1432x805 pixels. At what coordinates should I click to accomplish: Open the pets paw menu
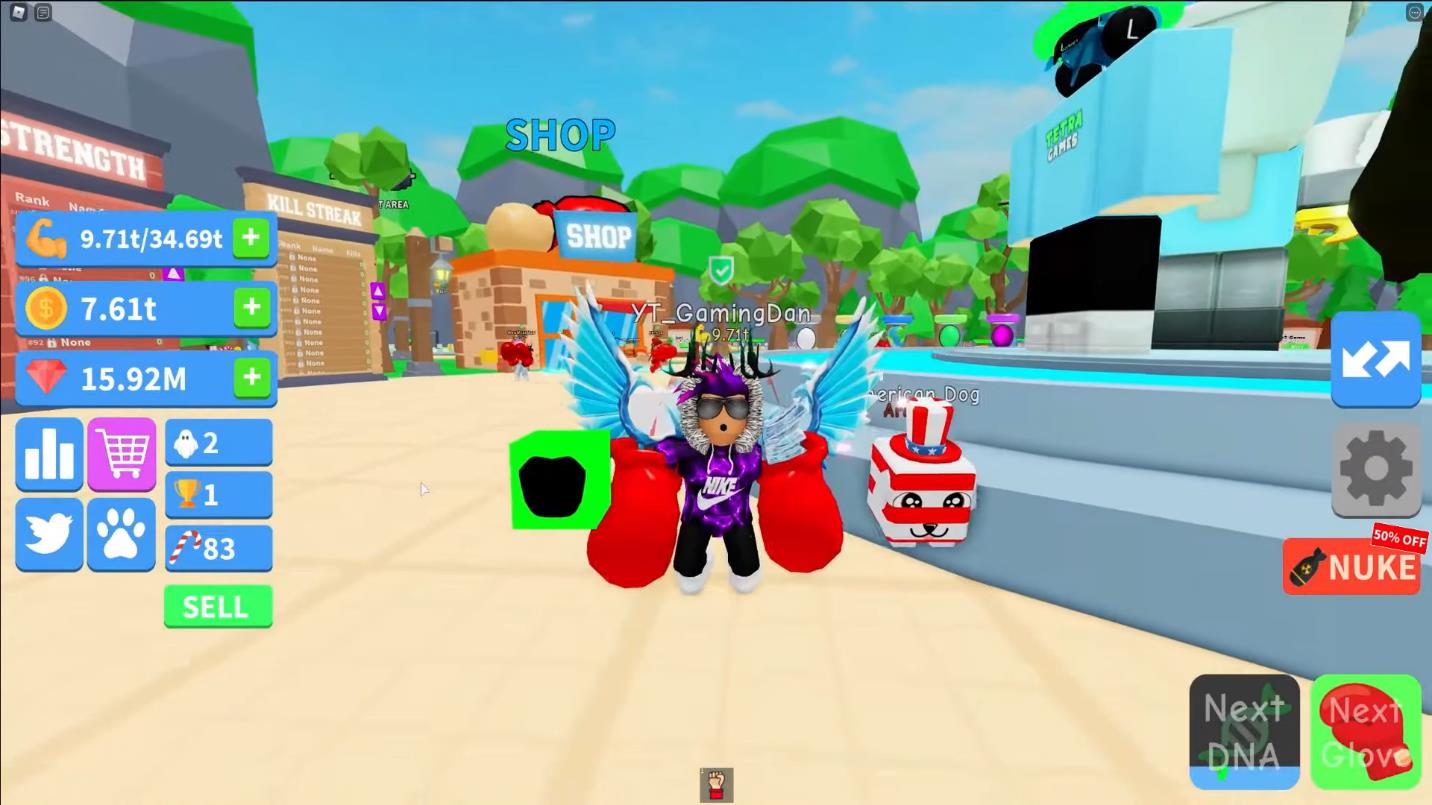coord(121,533)
